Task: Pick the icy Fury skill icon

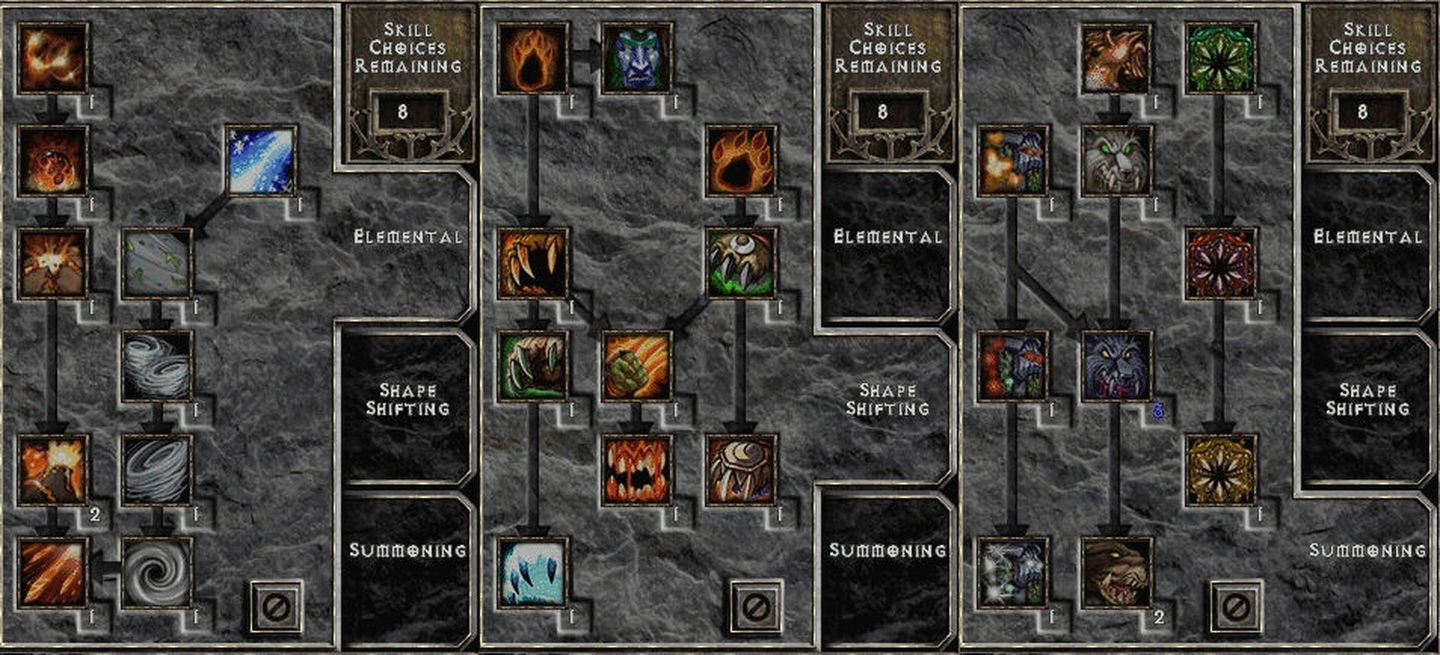Action: pyautogui.click(x=533, y=572)
